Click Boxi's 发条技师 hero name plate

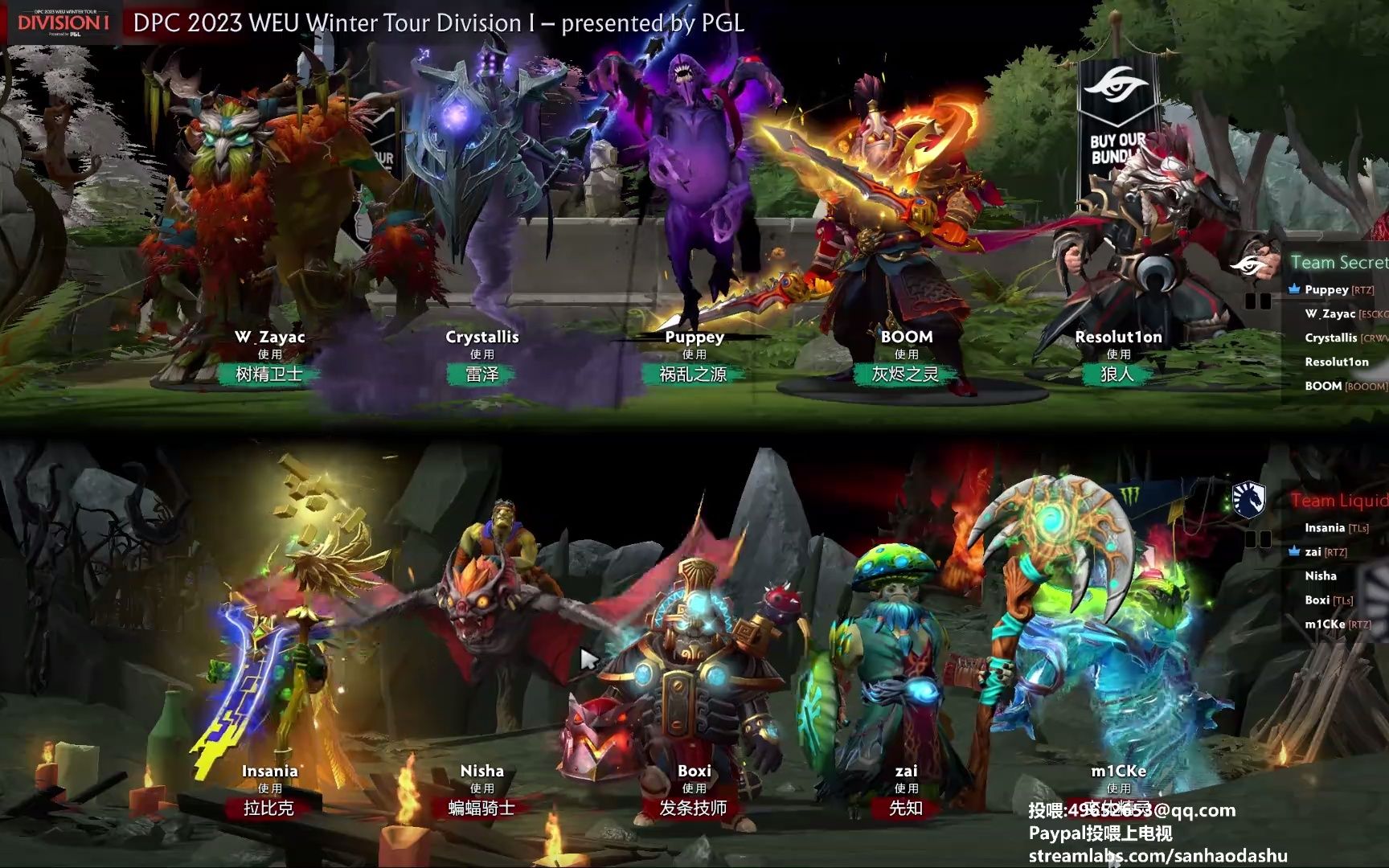click(x=694, y=810)
